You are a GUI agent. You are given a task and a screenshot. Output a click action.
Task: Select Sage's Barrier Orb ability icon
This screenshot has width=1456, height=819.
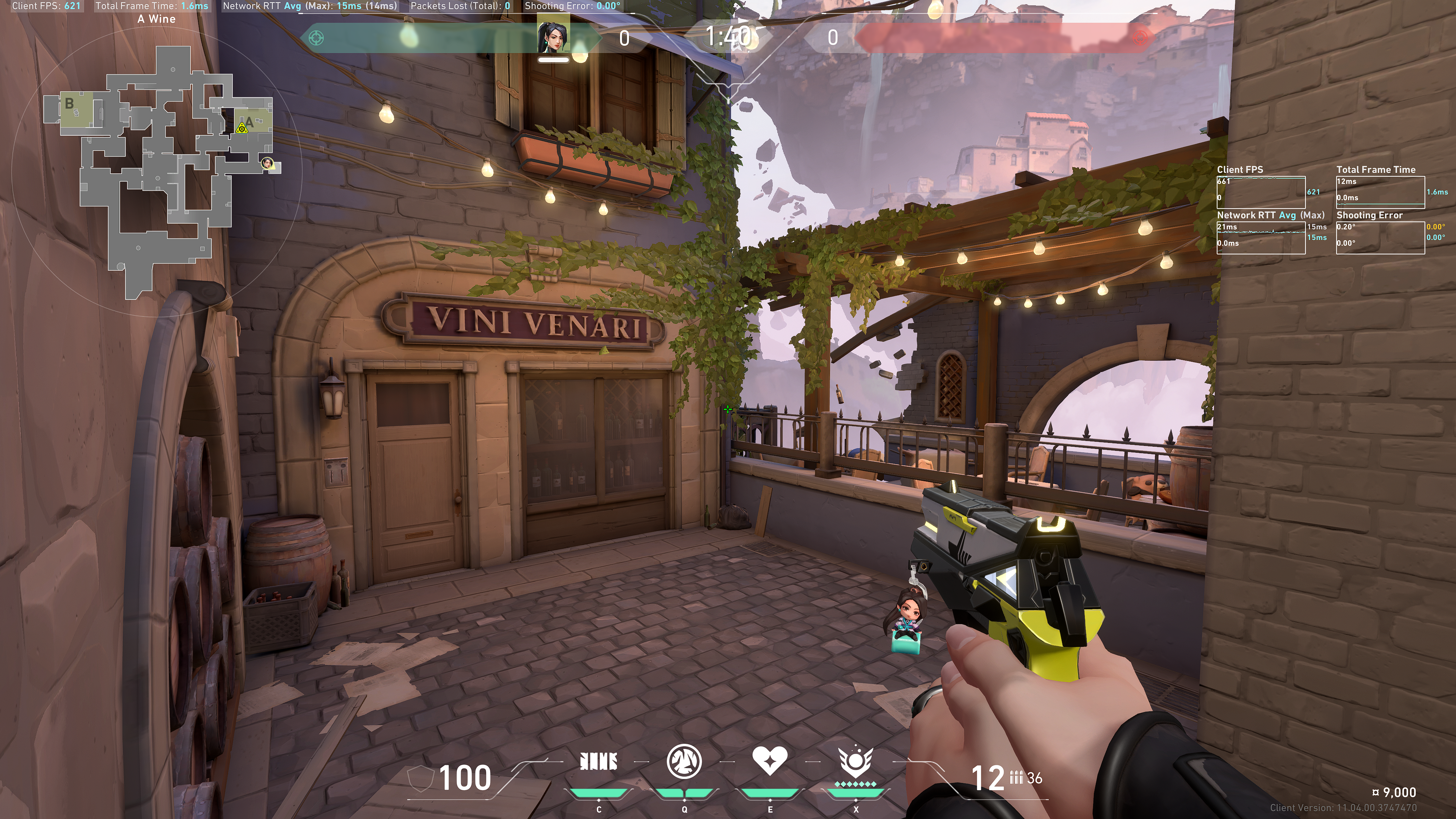(599, 762)
